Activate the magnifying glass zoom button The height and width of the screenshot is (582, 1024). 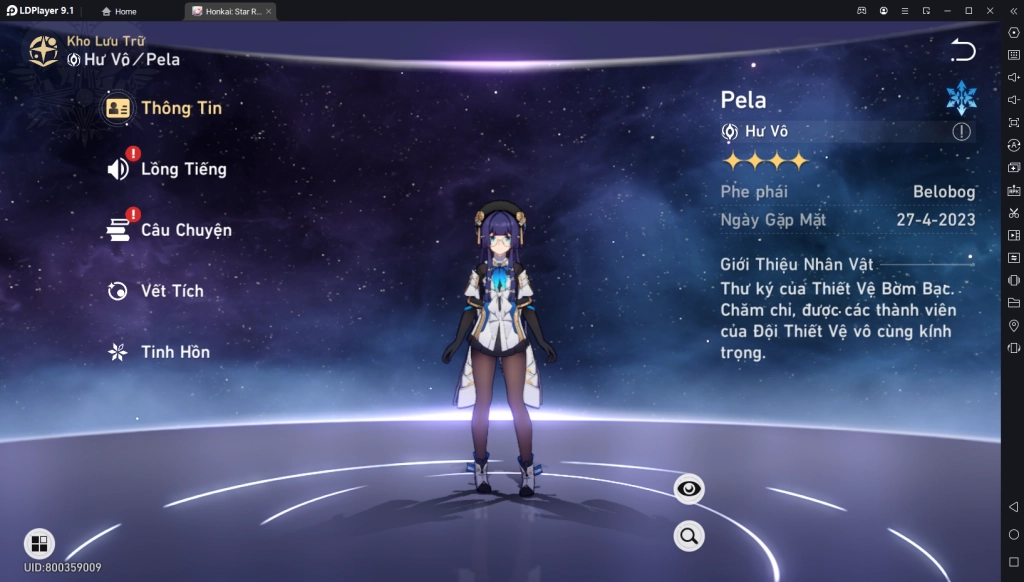point(689,536)
